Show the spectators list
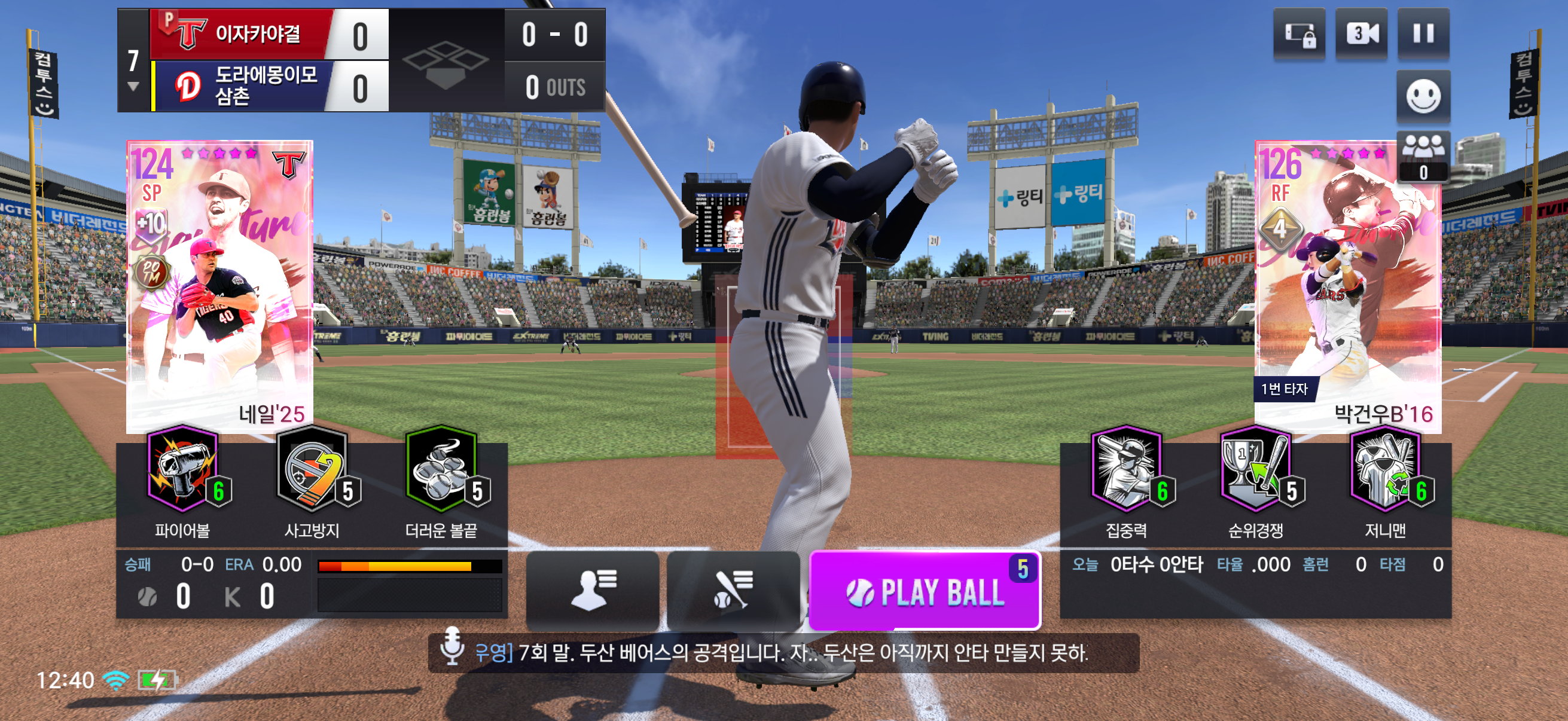1568x721 pixels. (x=1423, y=156)
